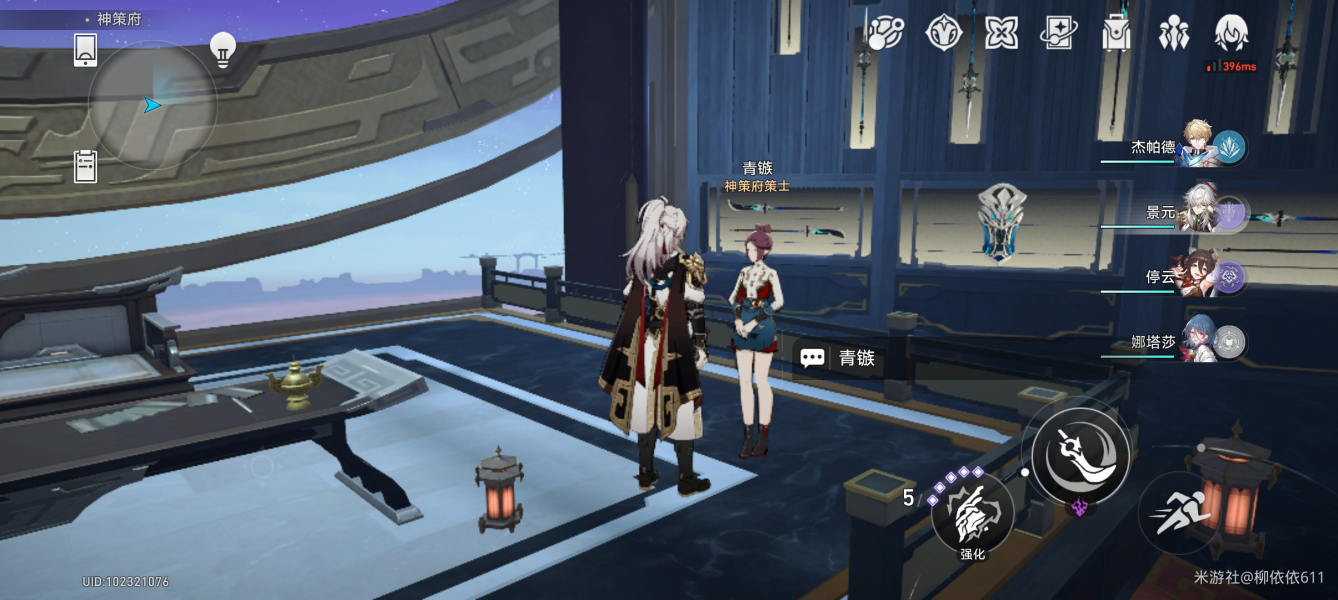Open the character head profile icon
Viewport: 1338px width, 600px height.
point(1231,33)
